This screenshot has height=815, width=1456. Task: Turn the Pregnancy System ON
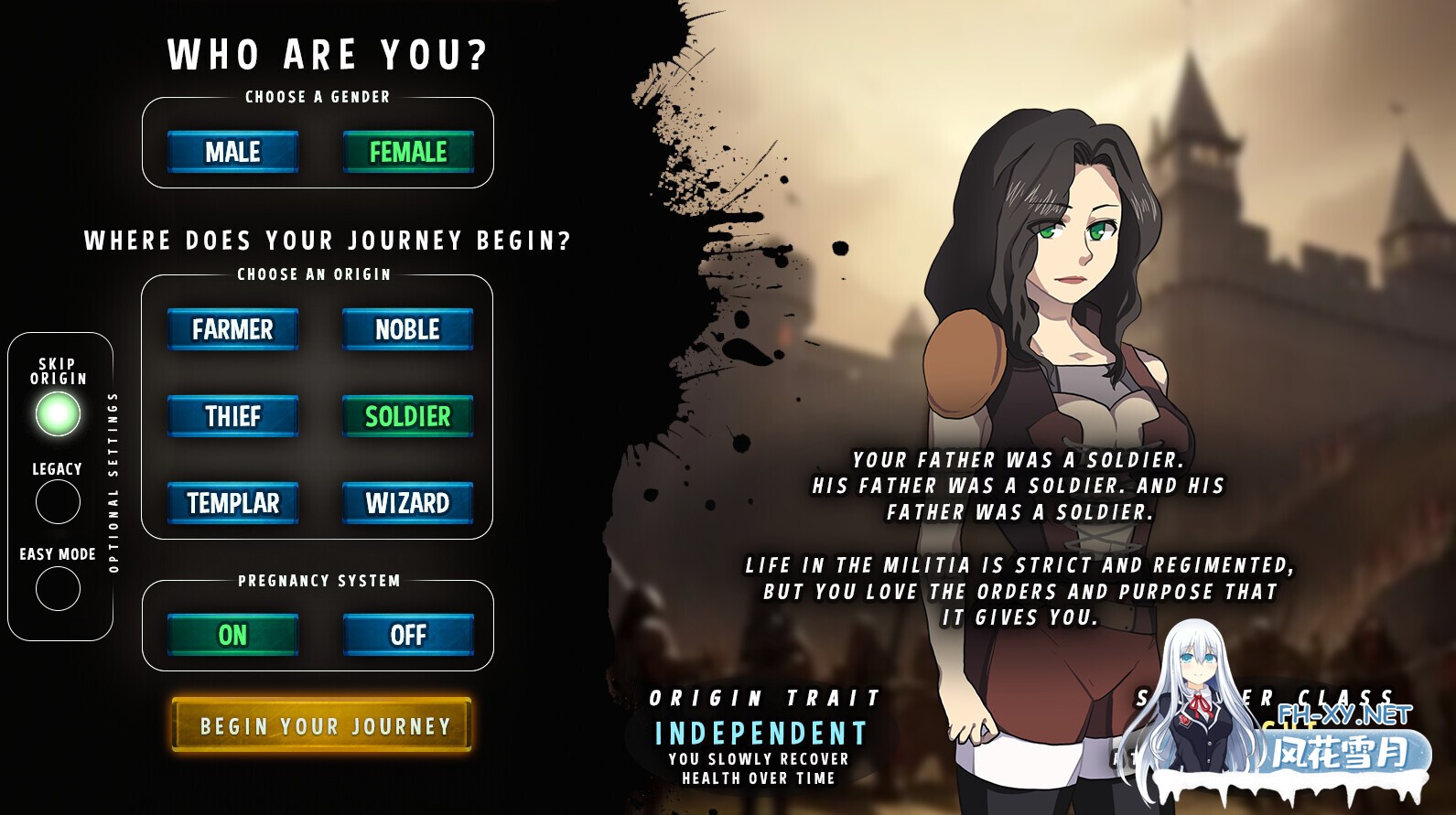(x=232, y=634)
